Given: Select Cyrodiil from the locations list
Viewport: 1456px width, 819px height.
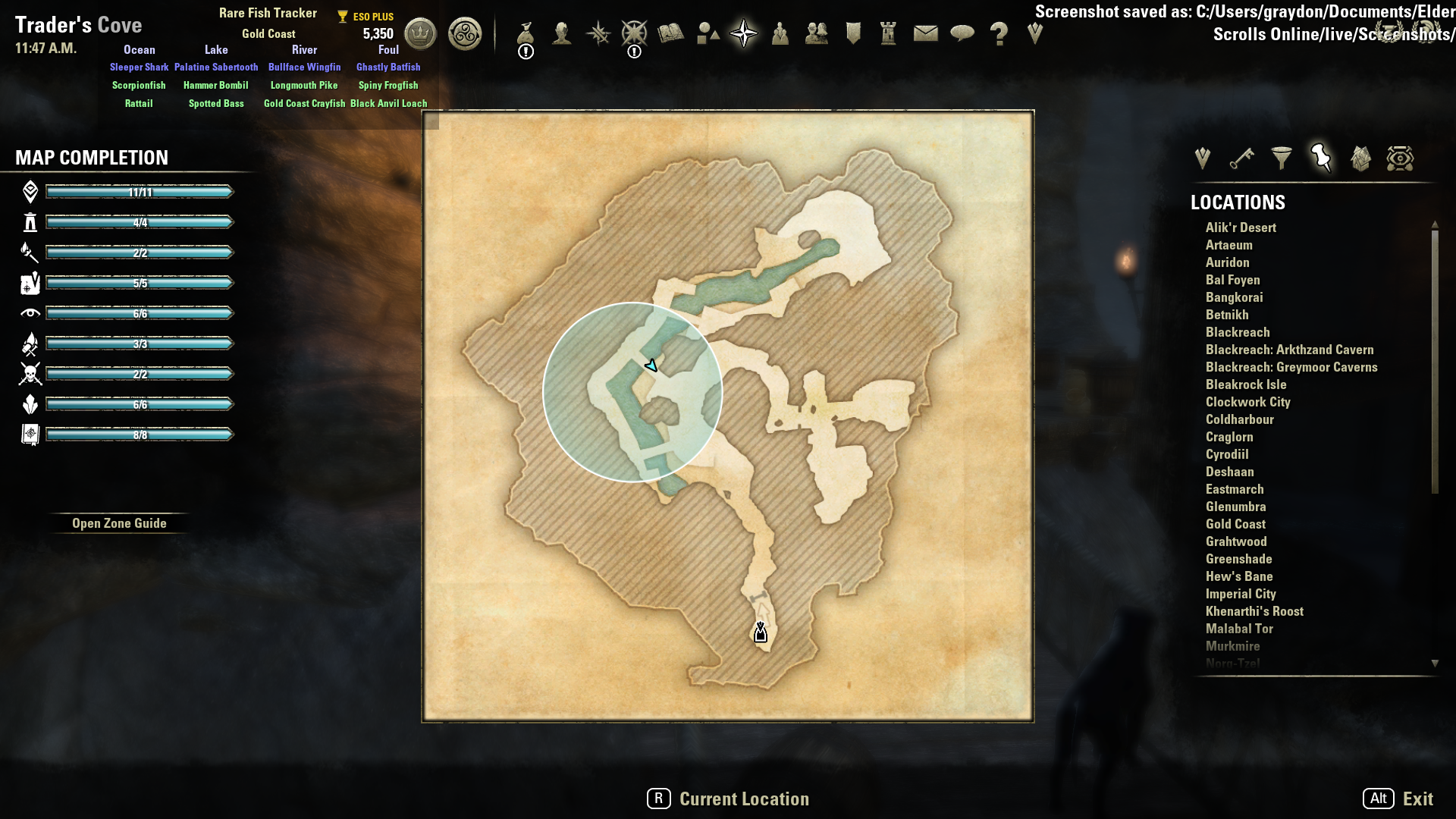Looking at the screenshot, I should pos(1227,454).
